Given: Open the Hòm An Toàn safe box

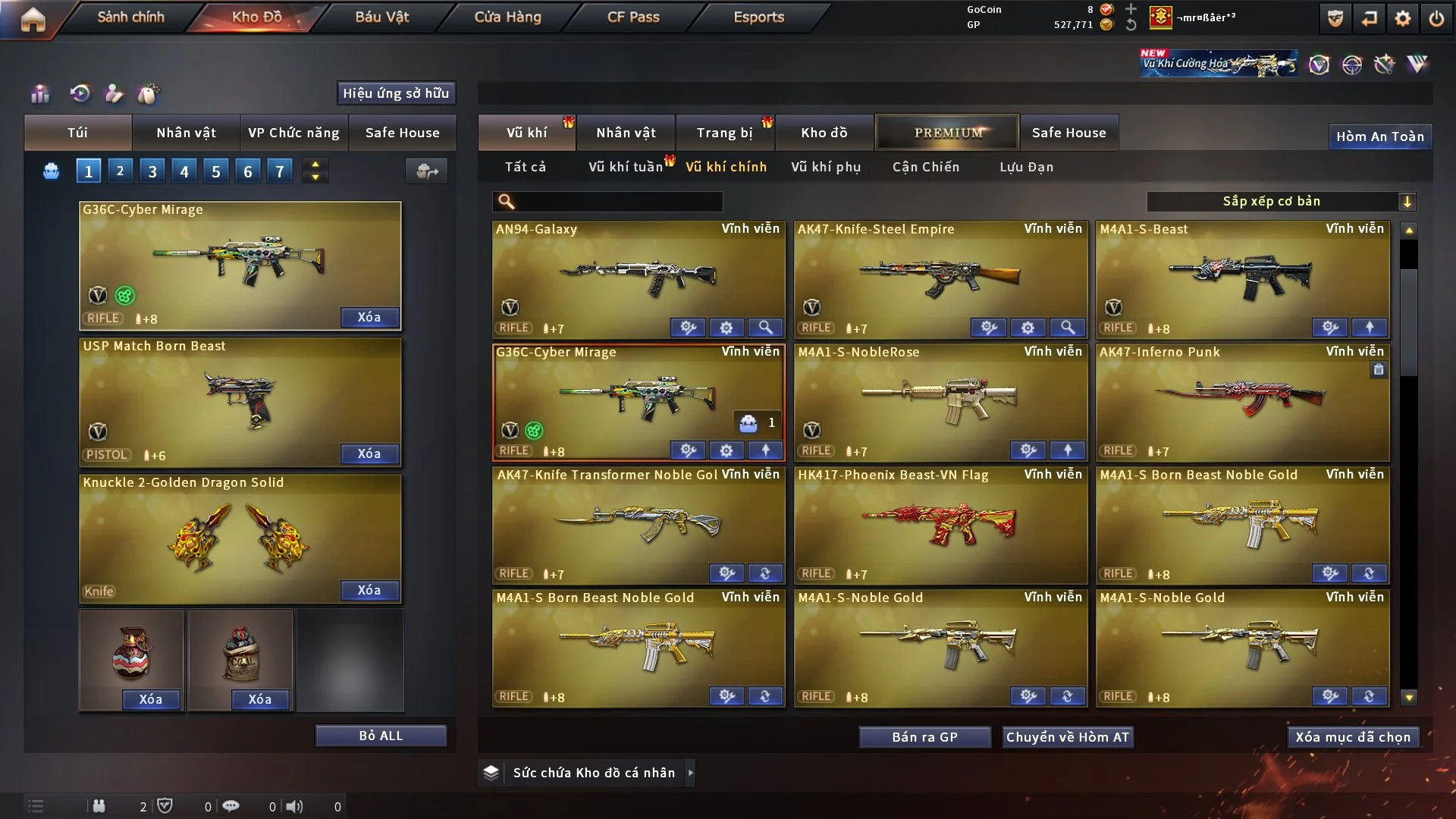Looking at the screenshot, I should click(1379, 136).
